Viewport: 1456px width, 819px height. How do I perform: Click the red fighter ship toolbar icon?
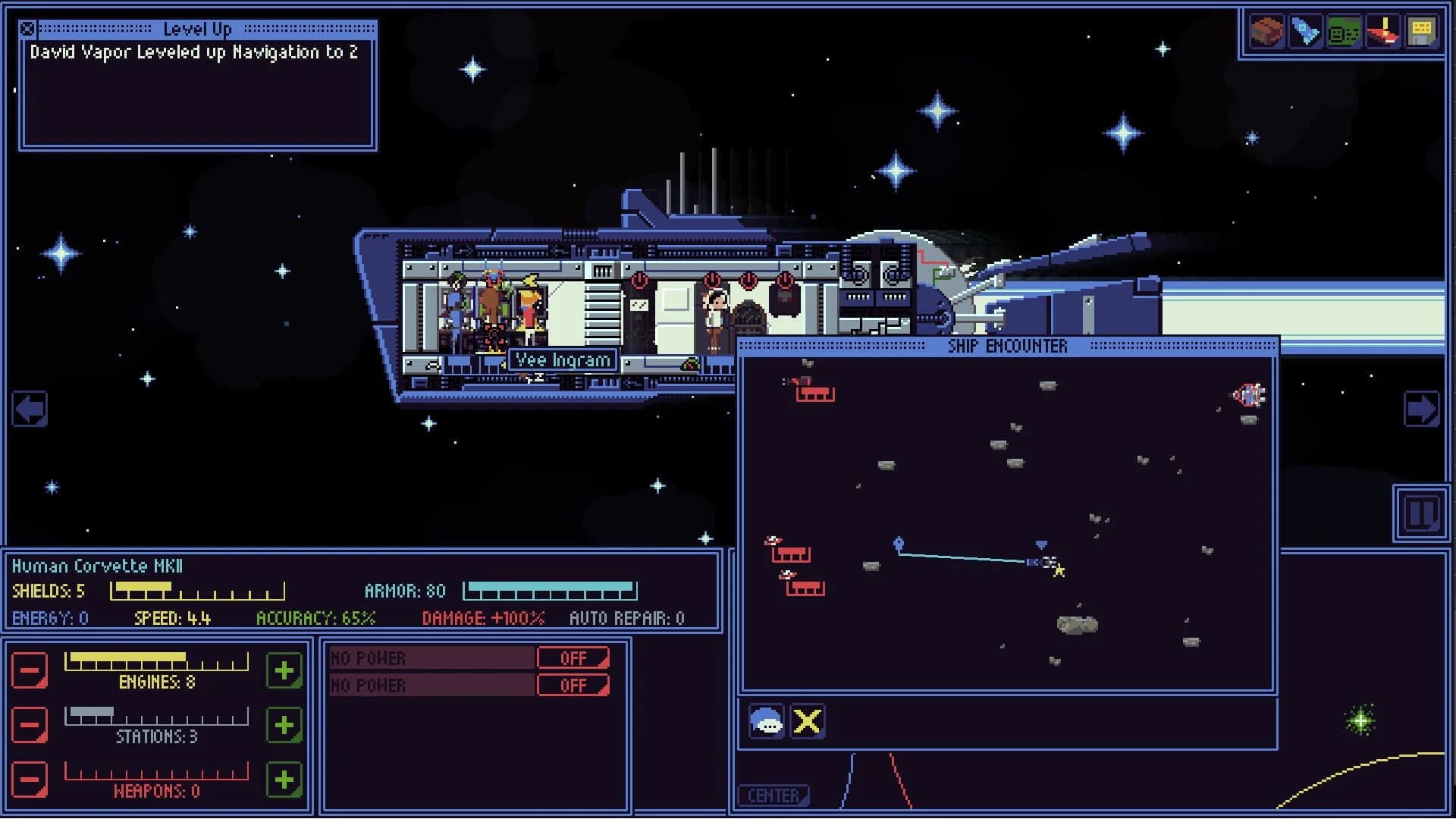click(1383, 30)
